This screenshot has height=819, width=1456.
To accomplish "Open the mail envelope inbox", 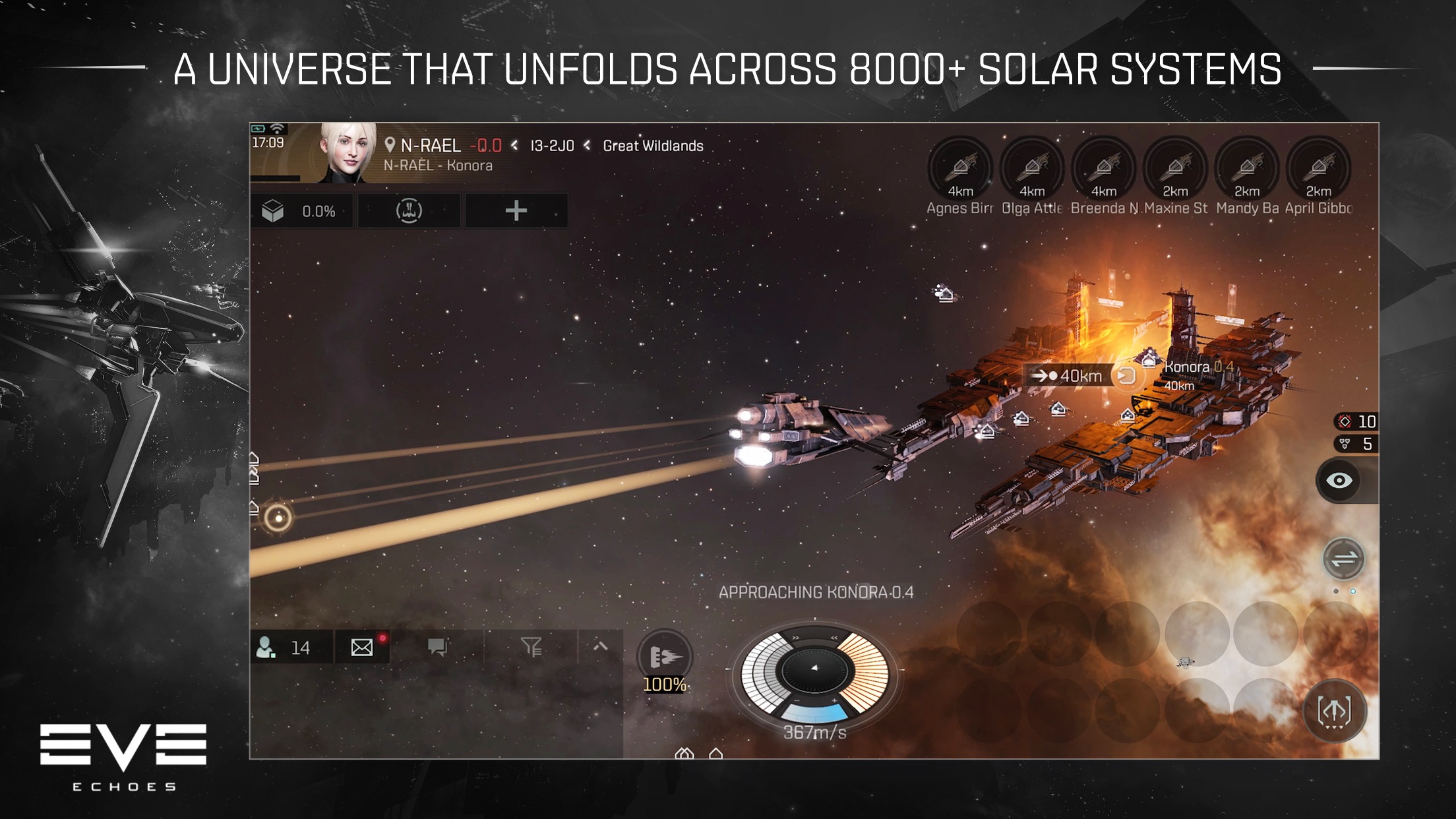I will click(362, 648).
